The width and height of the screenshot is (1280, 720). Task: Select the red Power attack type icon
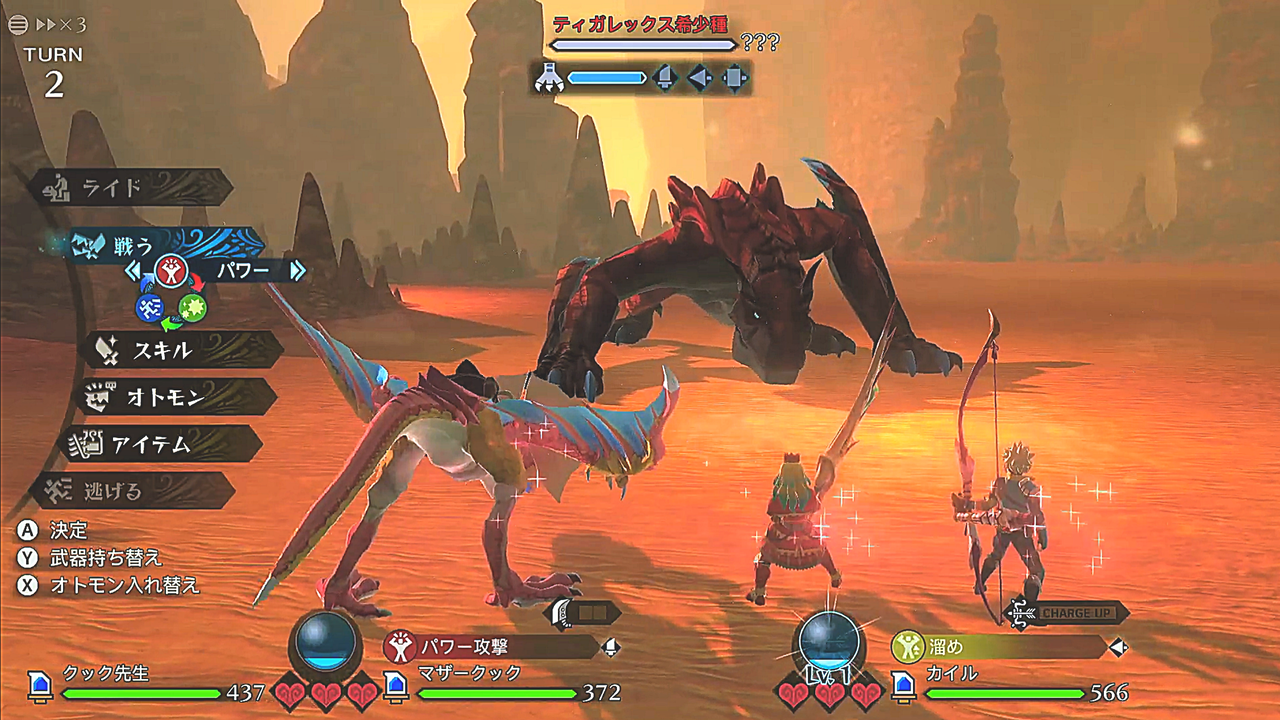172,271
